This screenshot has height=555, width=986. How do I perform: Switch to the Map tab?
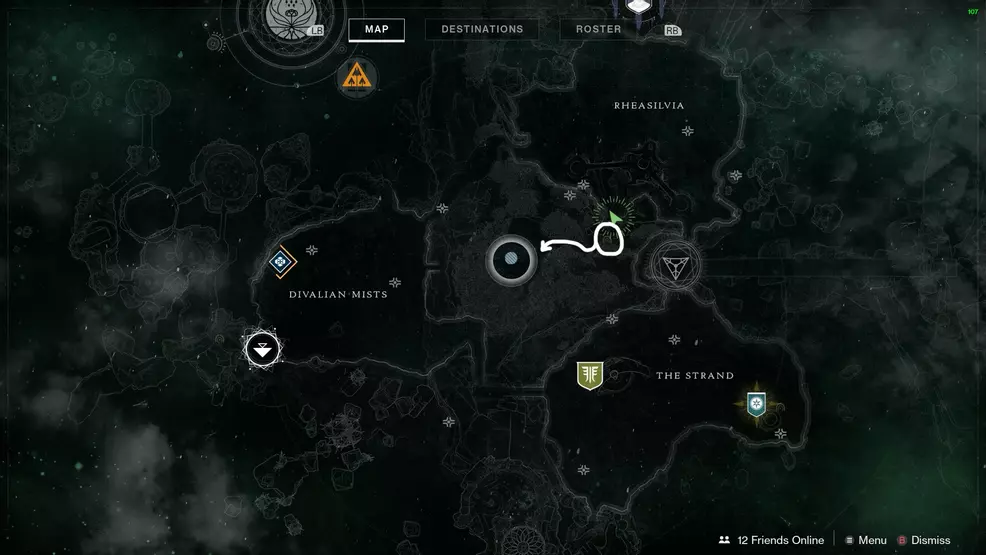pyautogui.click(x=376, y=29)
